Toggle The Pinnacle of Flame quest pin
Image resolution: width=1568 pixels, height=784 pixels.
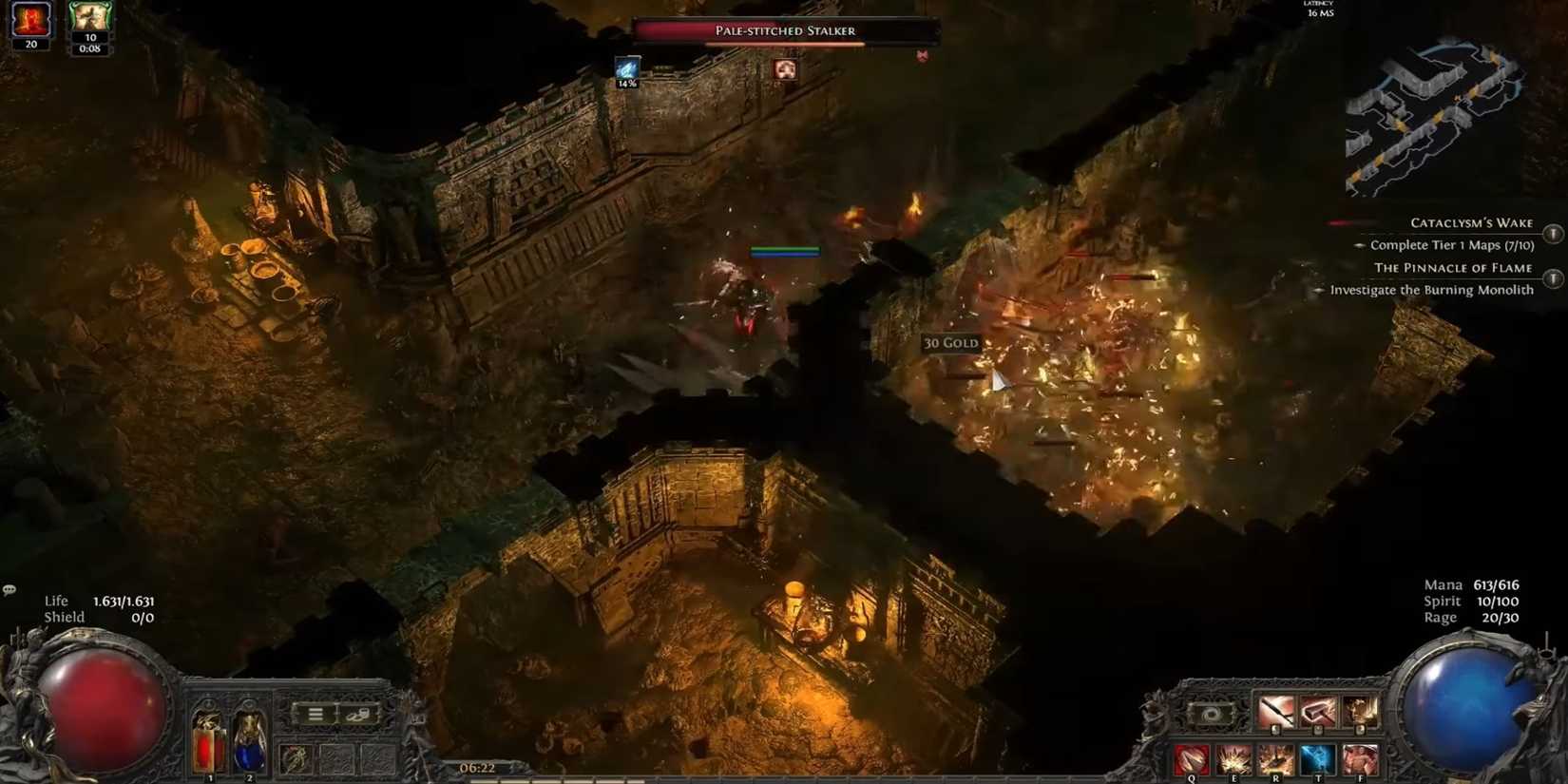click(x=1553, y=278)
